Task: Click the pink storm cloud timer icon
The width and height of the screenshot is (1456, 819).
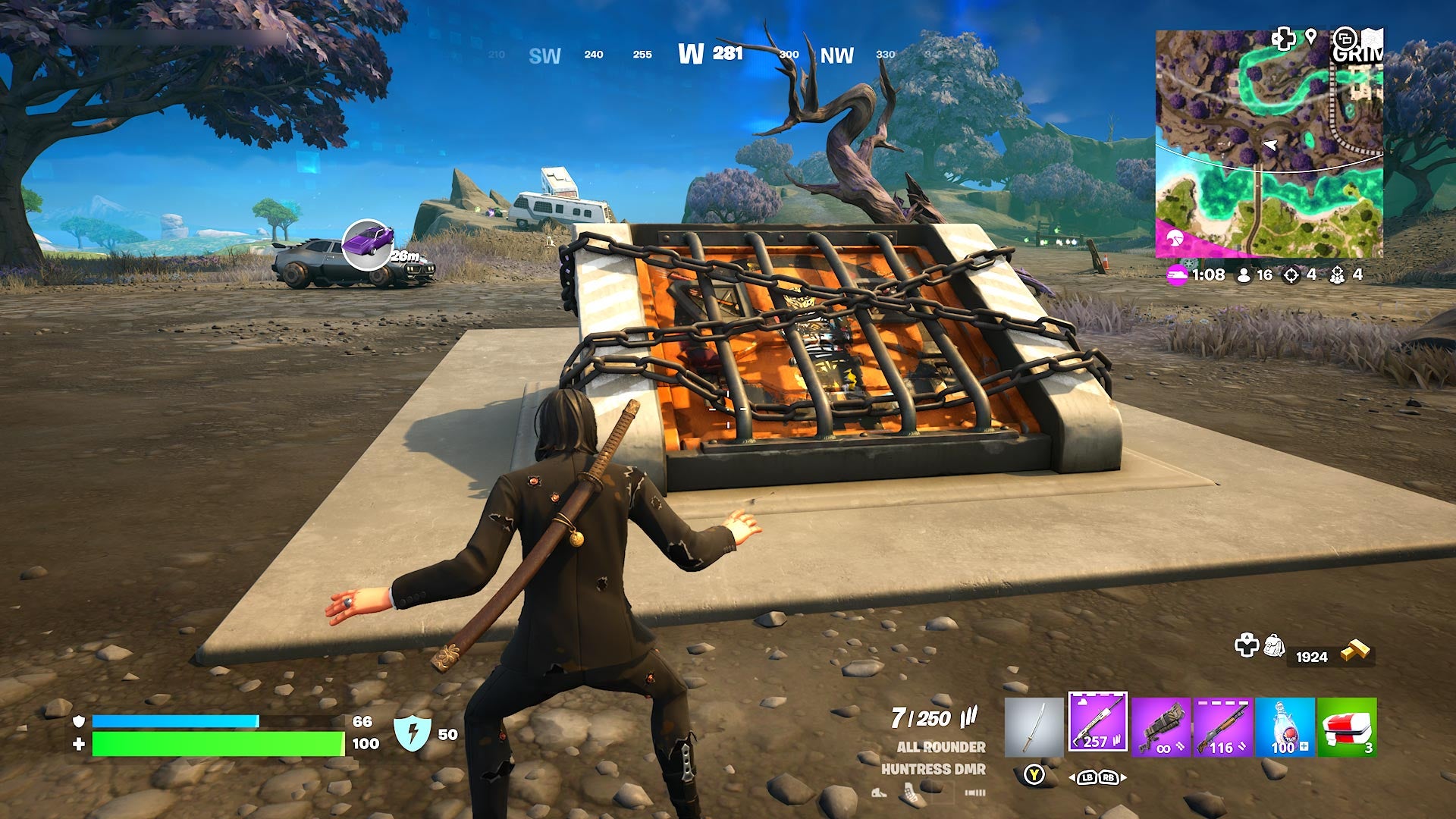Action: point(1176,274)
